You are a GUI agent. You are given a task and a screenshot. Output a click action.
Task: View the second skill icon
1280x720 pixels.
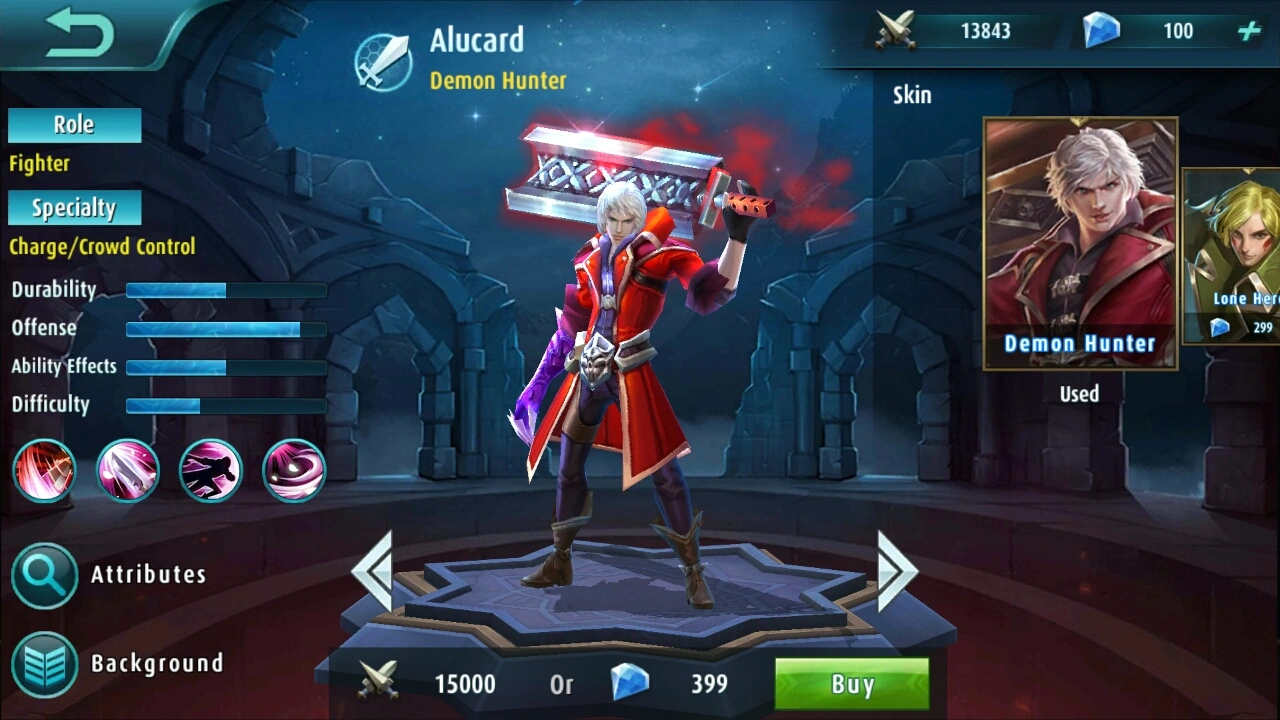pos(127,471)
